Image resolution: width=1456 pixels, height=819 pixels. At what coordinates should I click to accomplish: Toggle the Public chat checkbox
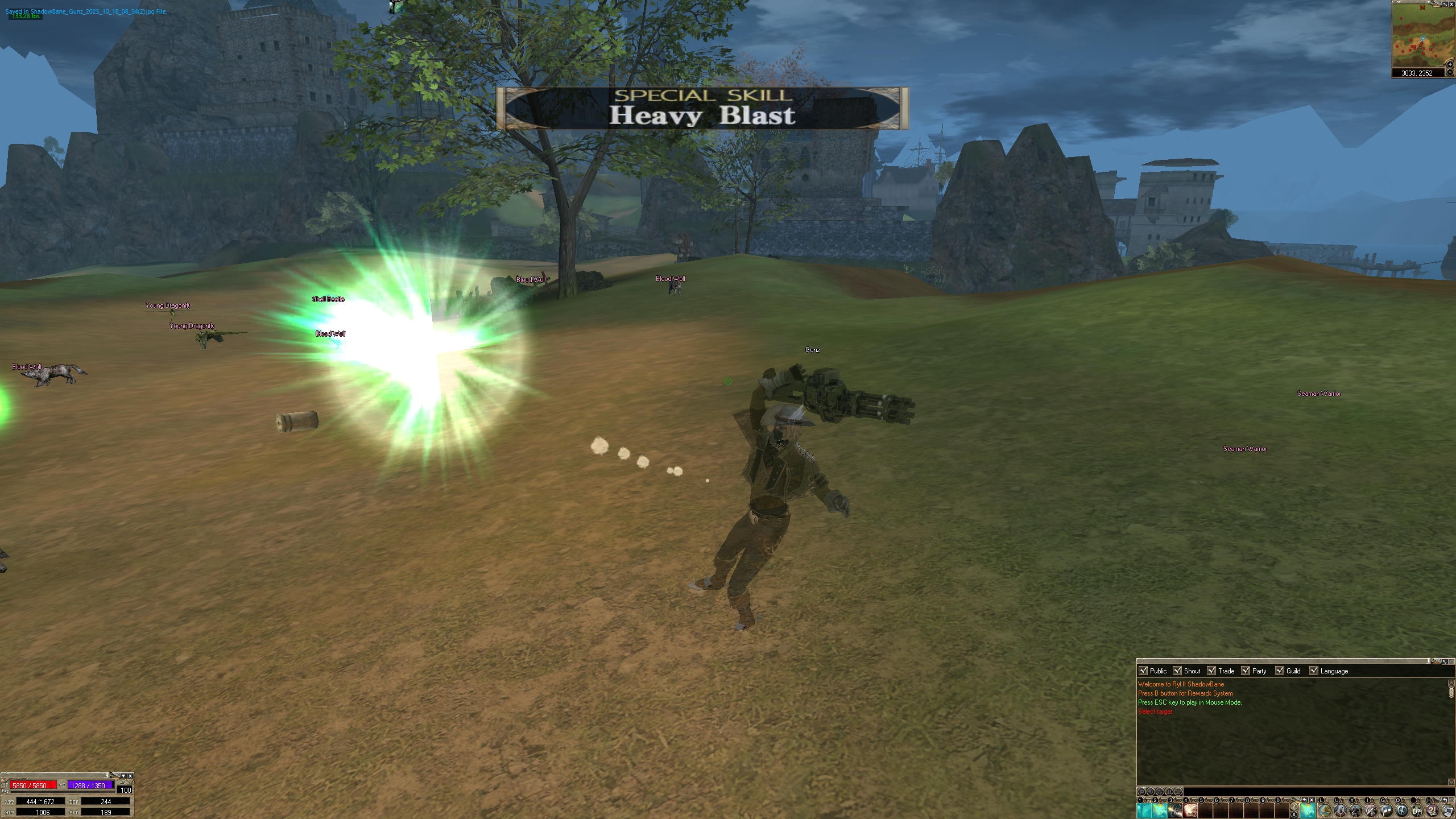(1143, 671)
